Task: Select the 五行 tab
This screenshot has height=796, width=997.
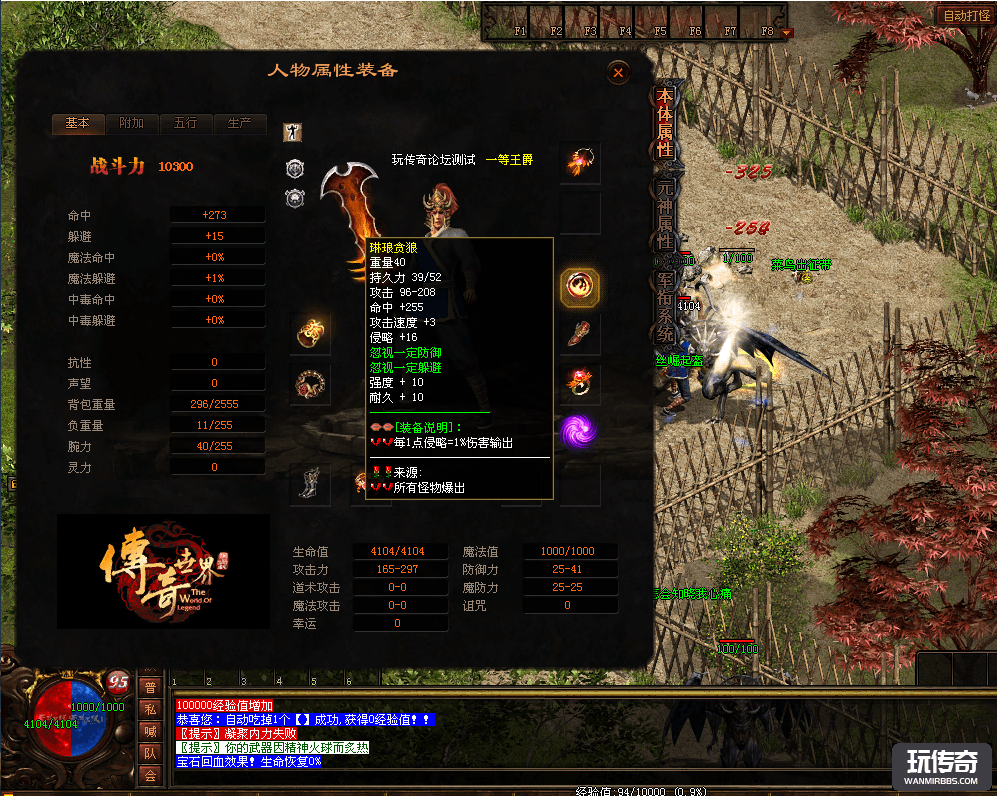Action: (x=185, y=124)
